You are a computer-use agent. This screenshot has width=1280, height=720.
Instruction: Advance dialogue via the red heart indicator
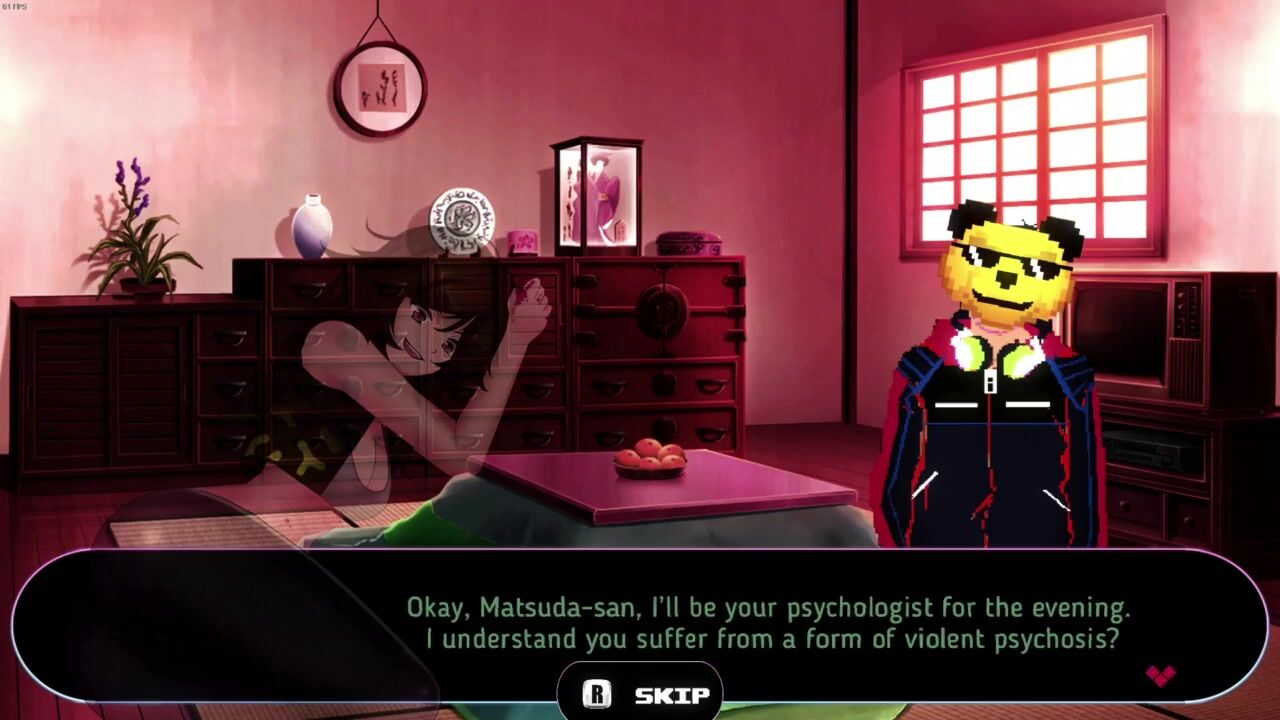tap(1160, 676)
